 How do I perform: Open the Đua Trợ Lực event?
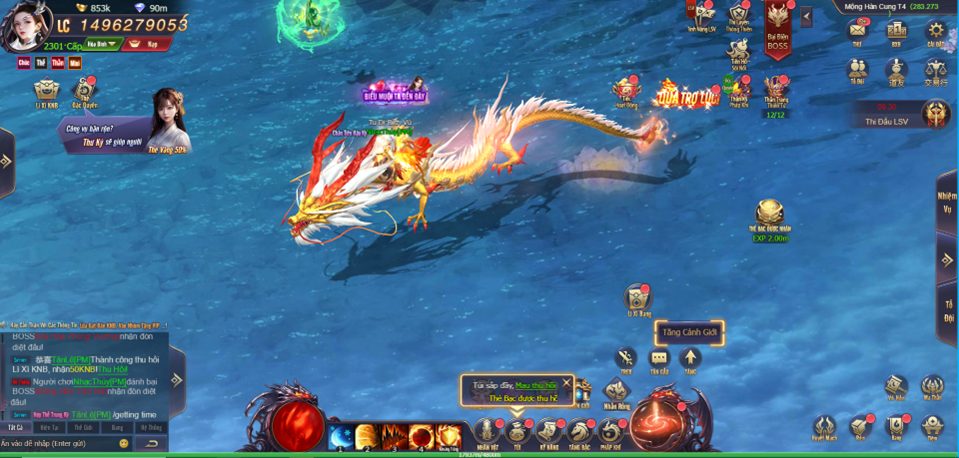tap(685, 96)
